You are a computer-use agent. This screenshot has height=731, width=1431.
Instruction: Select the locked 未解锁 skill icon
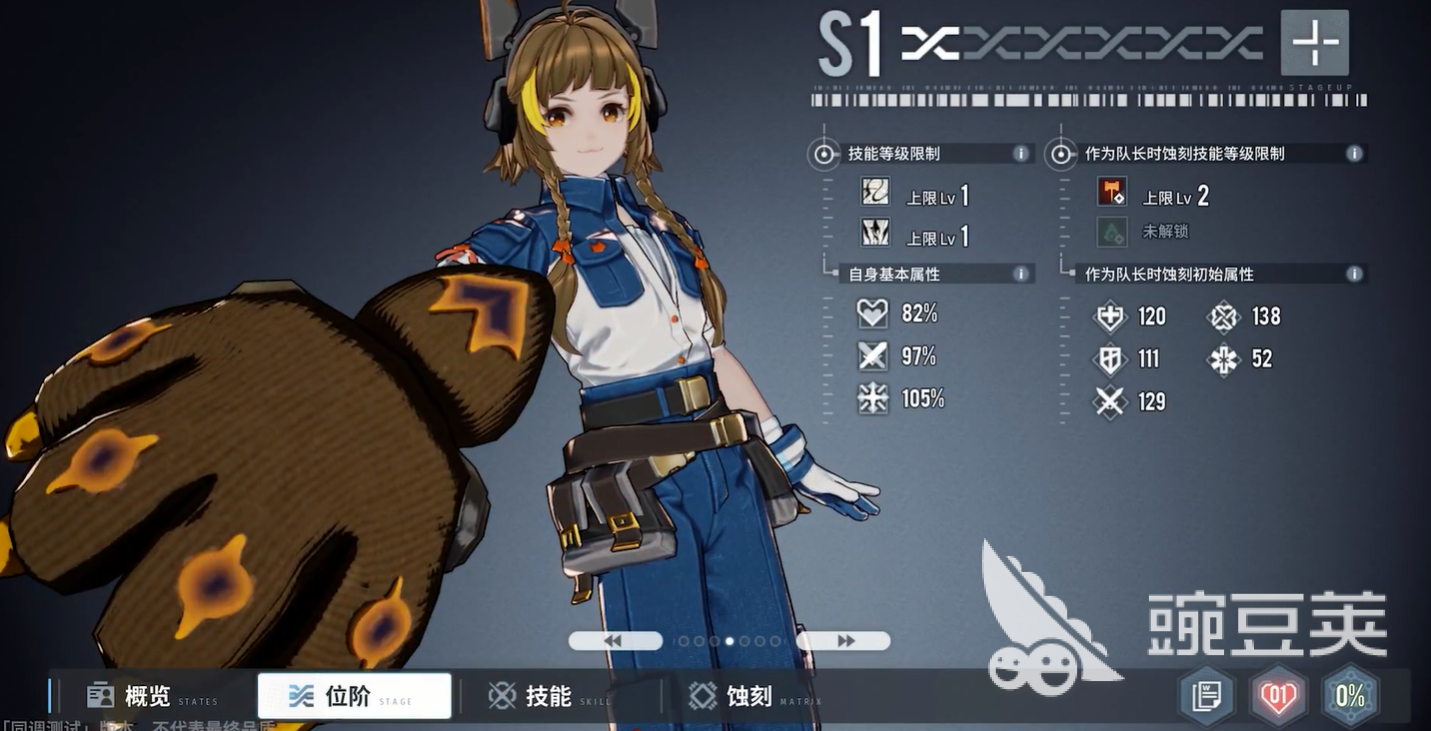click(x=1111, y=232)
